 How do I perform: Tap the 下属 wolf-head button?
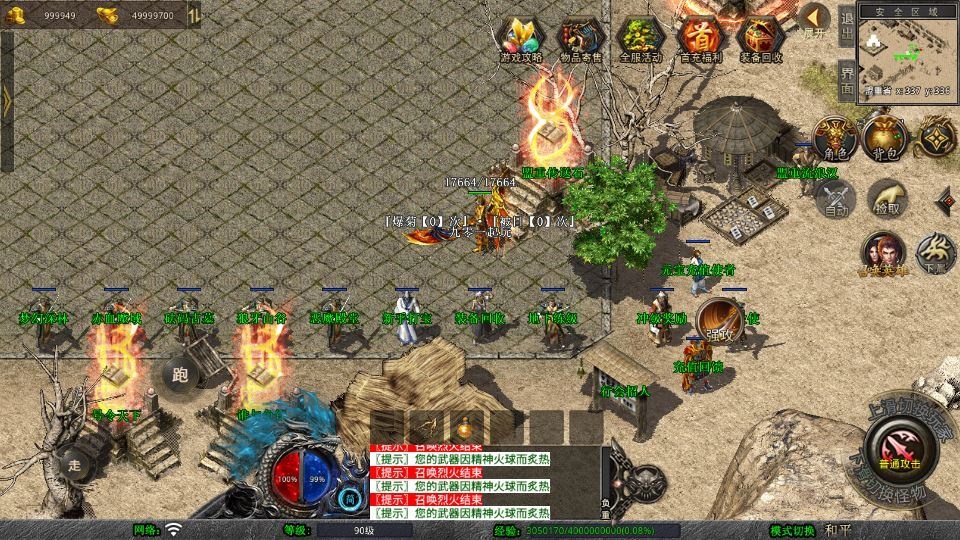point(936,252)
